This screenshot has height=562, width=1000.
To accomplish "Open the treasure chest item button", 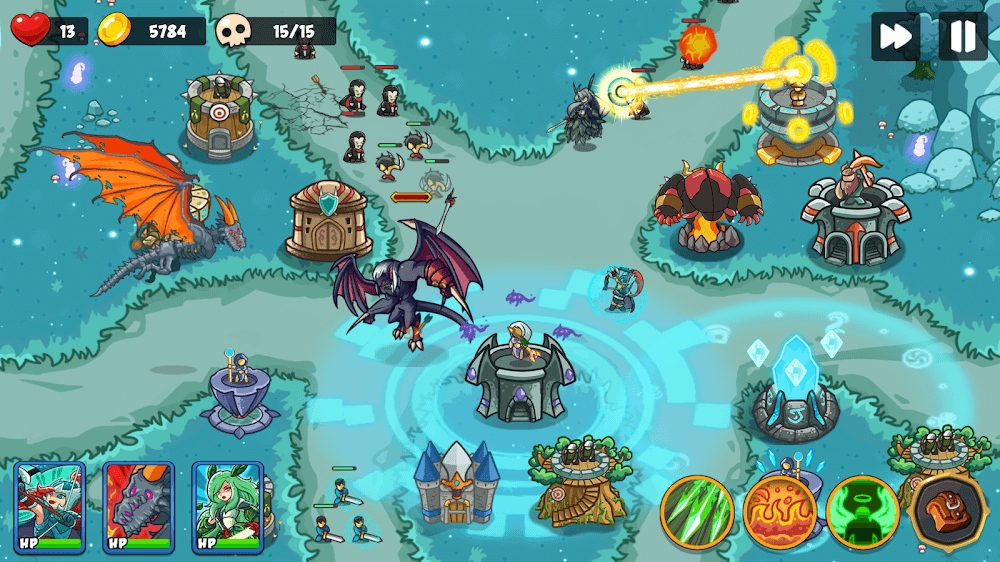I will (946, 512).
